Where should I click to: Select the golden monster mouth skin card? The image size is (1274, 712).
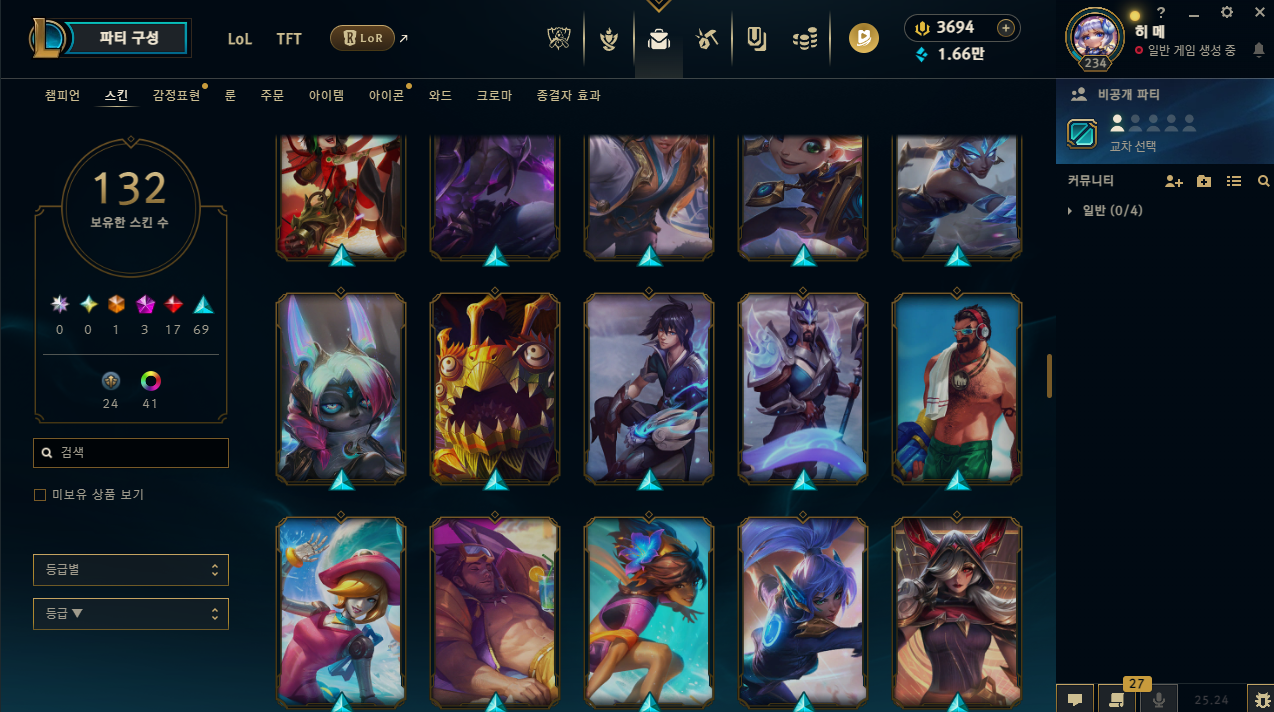coord(495,385)
